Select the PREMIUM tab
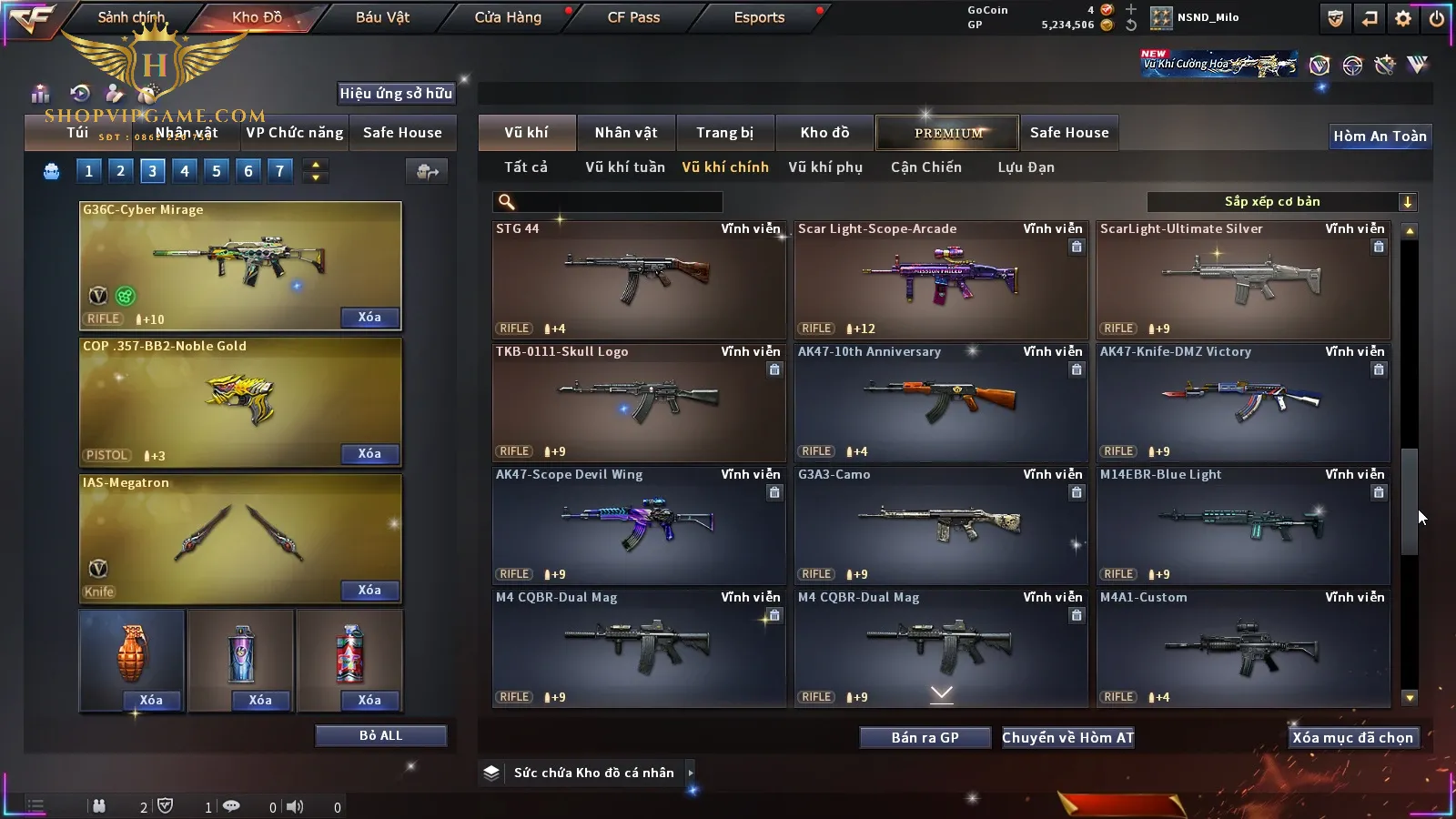The height and width of the screenshot is (819, 1456). point(948,133)
